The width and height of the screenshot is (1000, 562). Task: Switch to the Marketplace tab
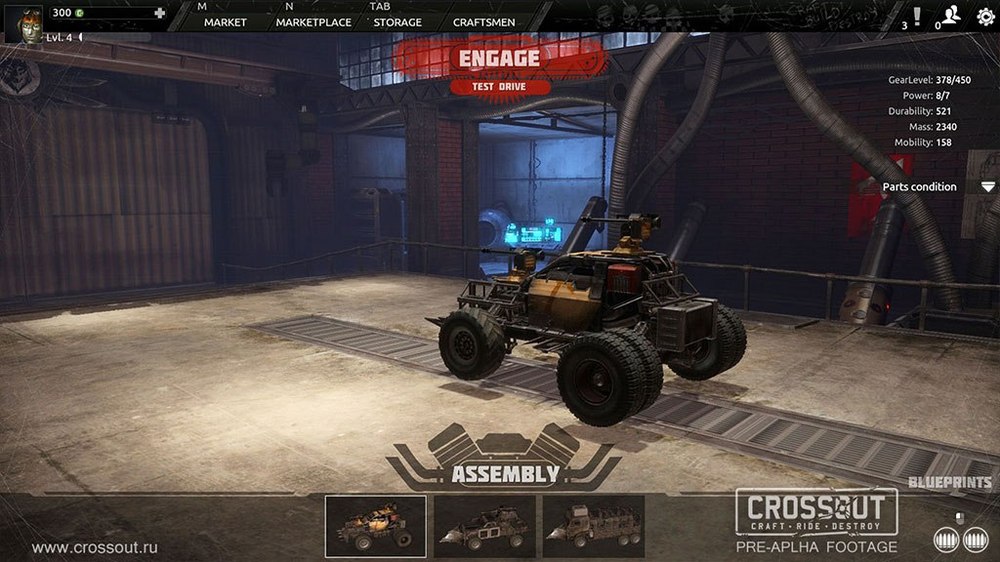click(x=313, y=22)
